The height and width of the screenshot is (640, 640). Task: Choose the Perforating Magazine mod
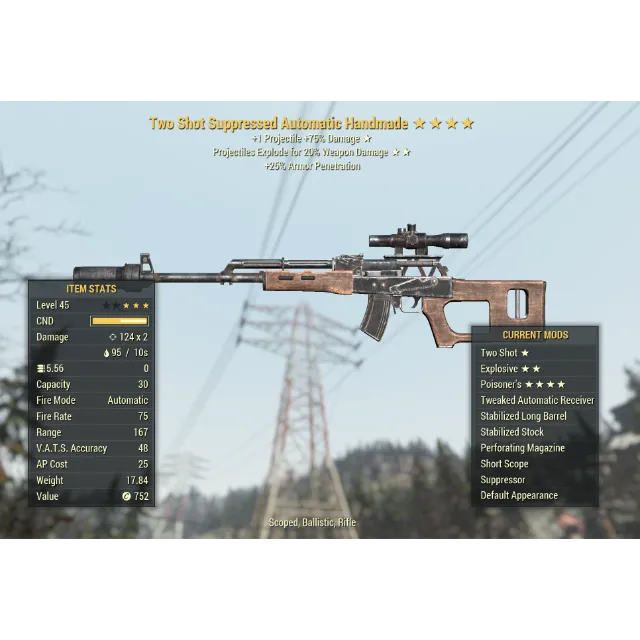pos(522,449)
